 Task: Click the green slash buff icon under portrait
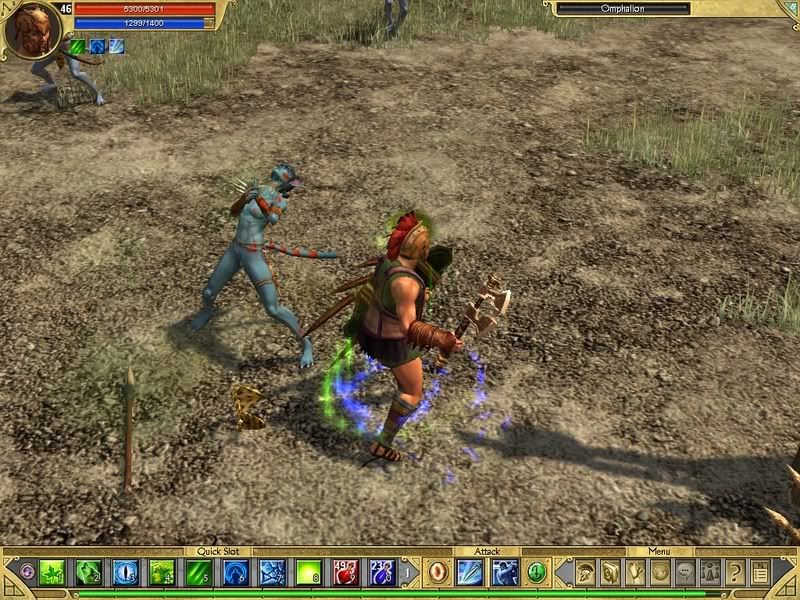[x=78, y=46]
